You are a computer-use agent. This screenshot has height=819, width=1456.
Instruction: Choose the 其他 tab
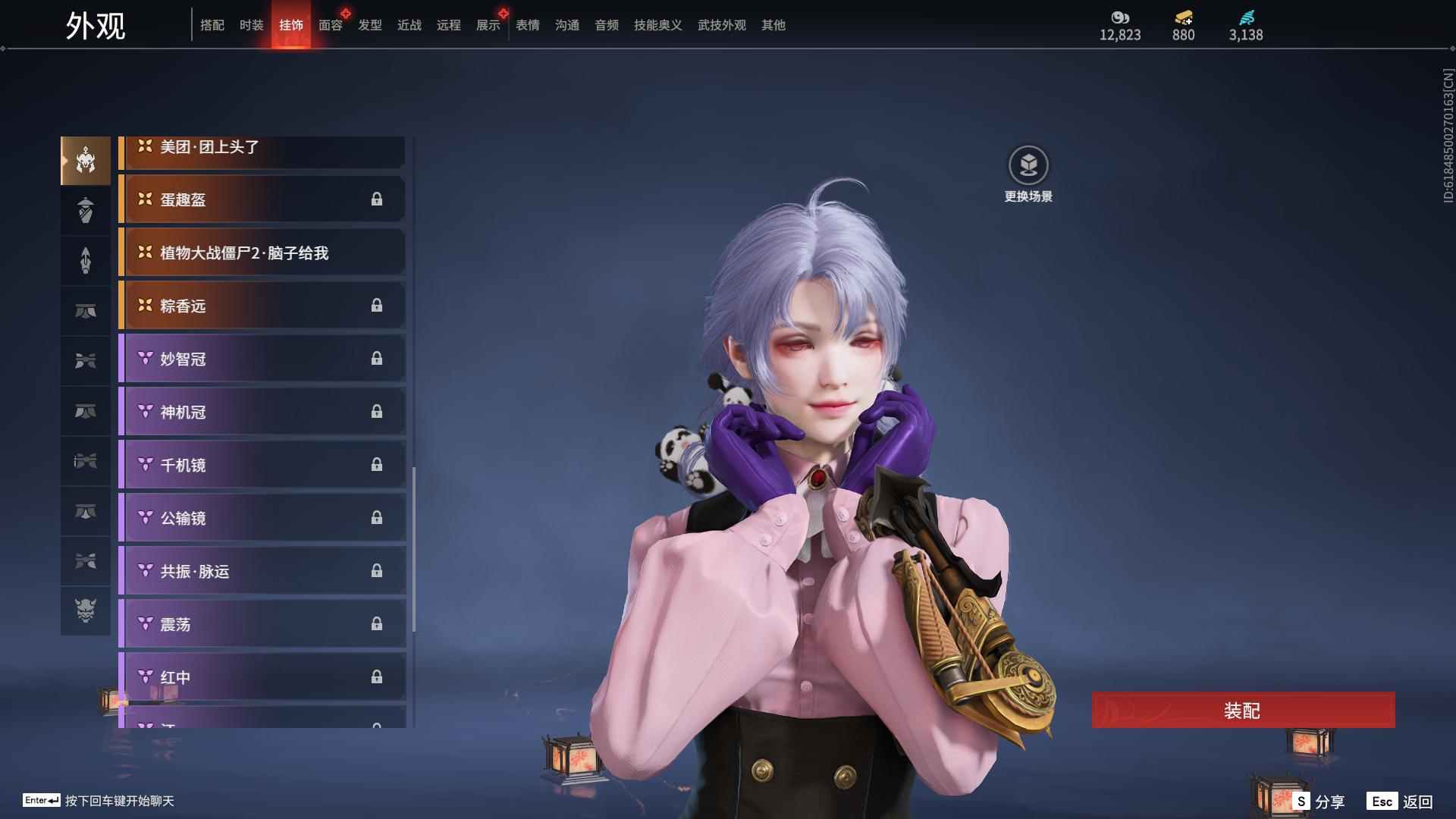[x=773, y=25]
